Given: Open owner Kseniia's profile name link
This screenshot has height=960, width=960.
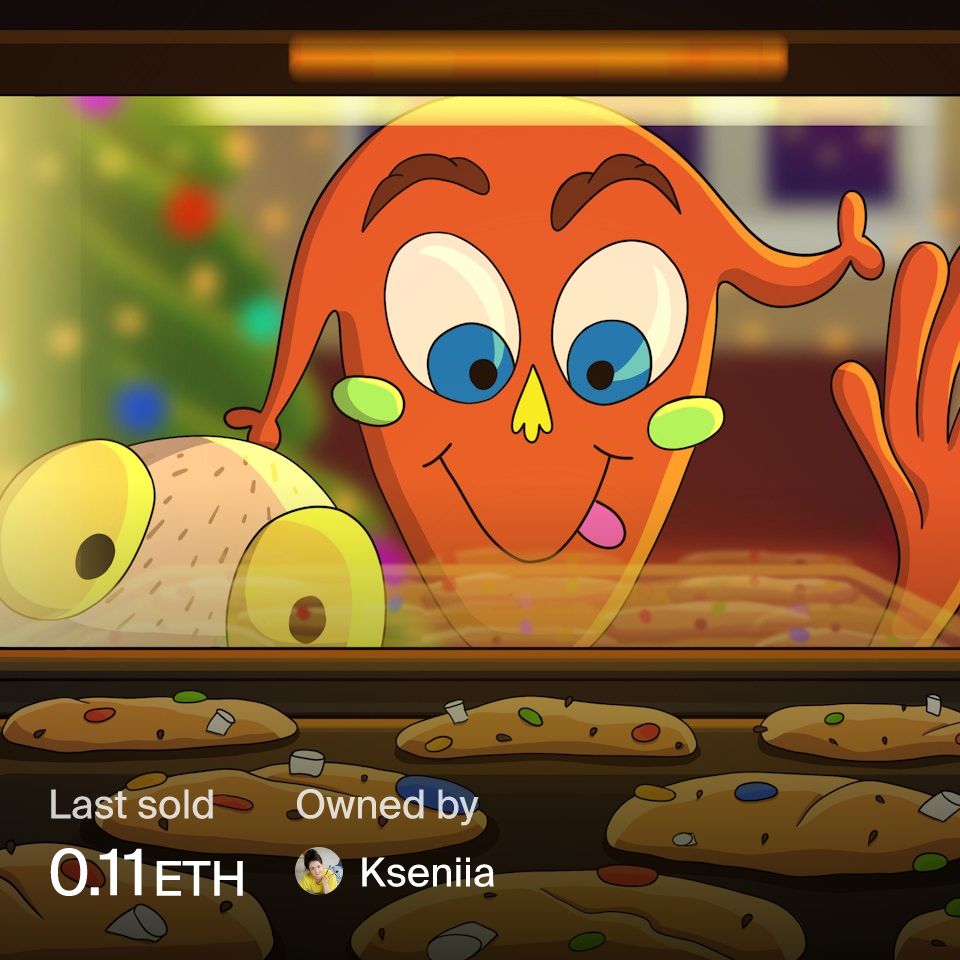Looking at the screenshot, I should pyautogui.click(x=427, y=873).
